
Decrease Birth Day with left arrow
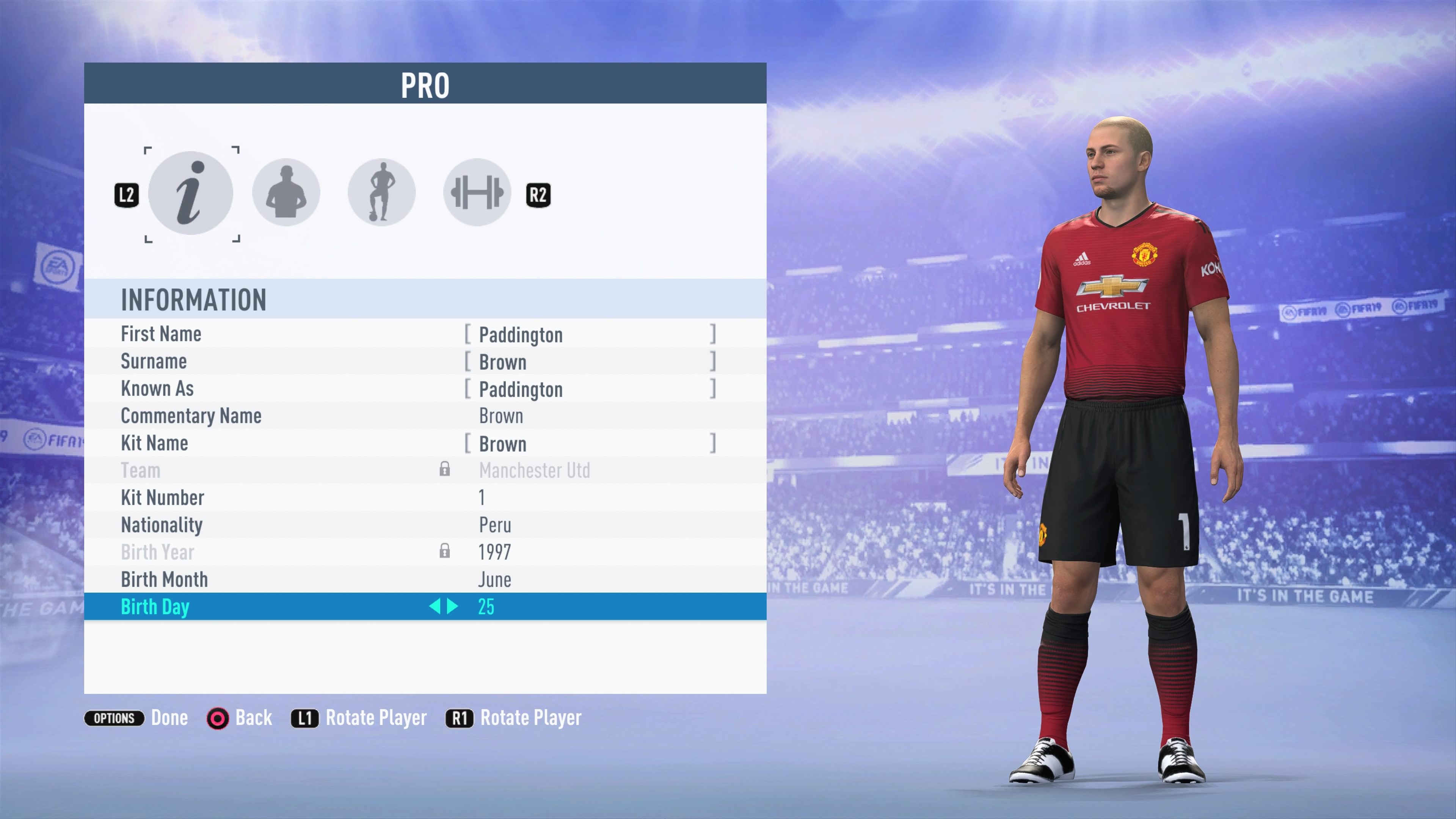click(434, 607)
